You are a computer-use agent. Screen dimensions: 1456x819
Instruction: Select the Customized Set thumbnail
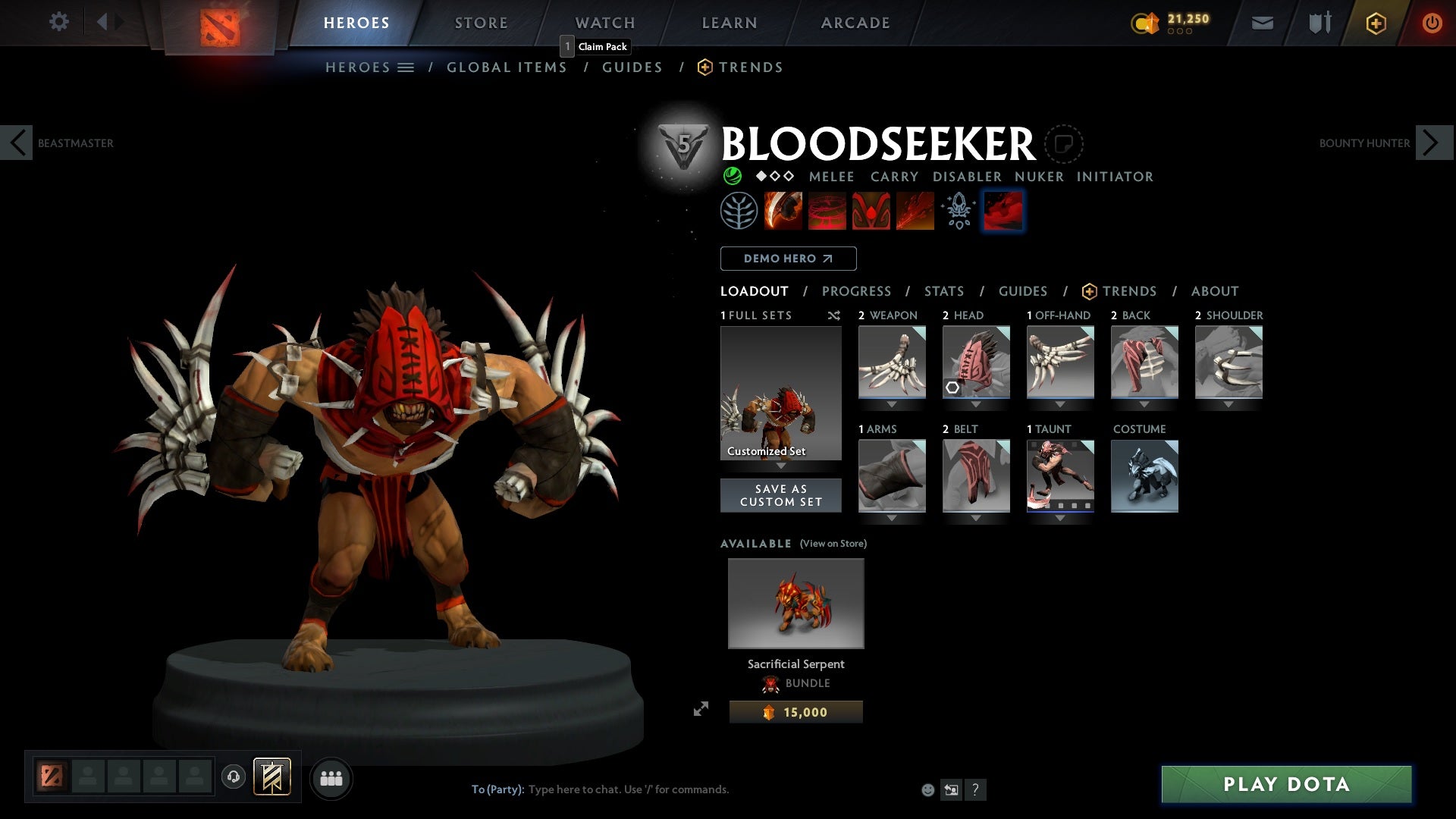[x=780, y=393]
